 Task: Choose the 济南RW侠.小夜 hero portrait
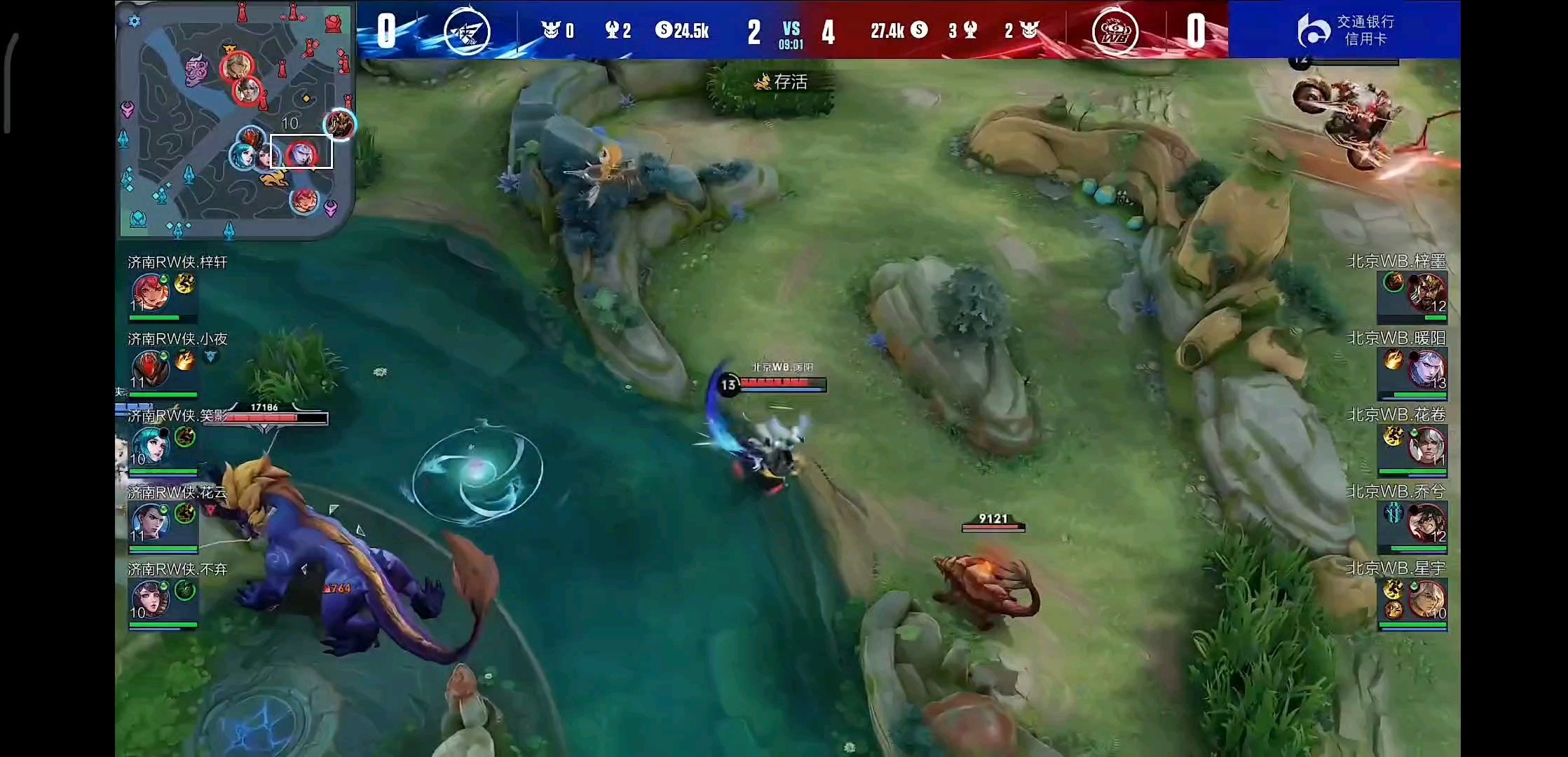150,369
